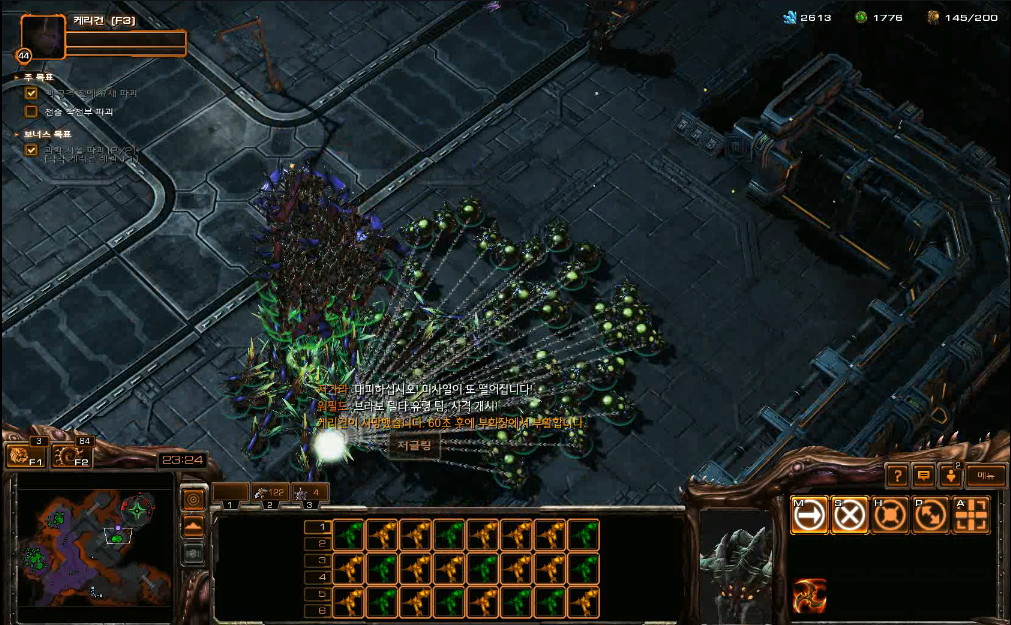Issue the Stop command
Screen dimensions: 1011x625
850,515
